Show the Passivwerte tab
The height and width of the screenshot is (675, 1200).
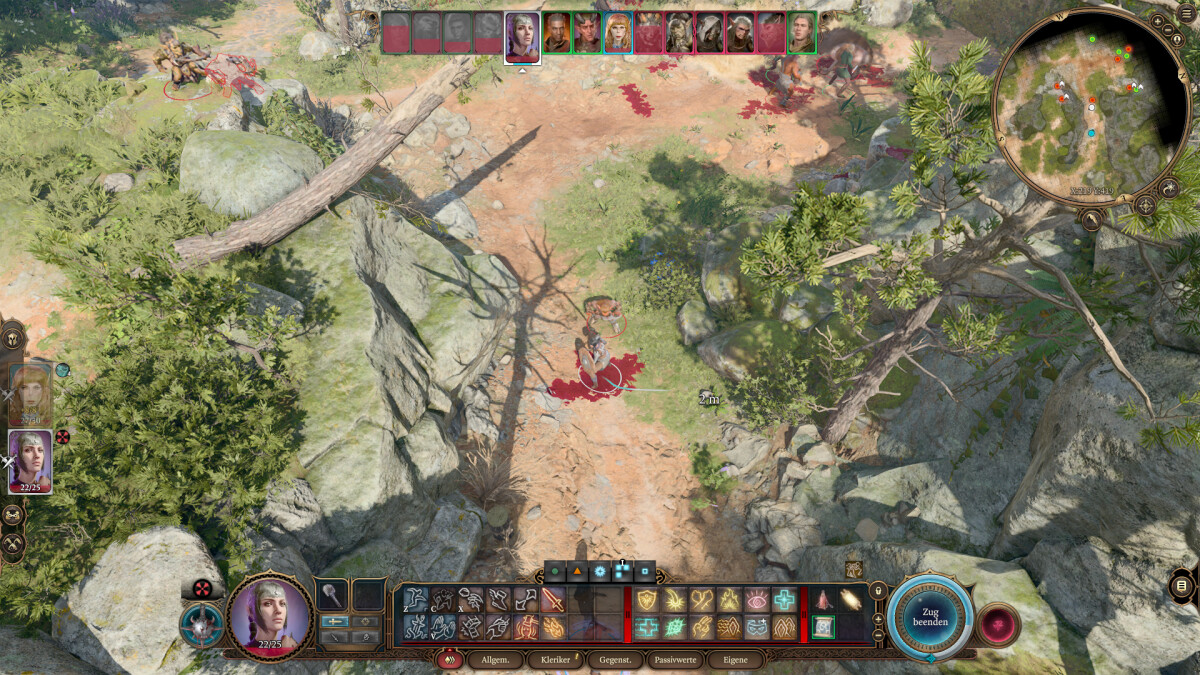[x=675, y=660]
